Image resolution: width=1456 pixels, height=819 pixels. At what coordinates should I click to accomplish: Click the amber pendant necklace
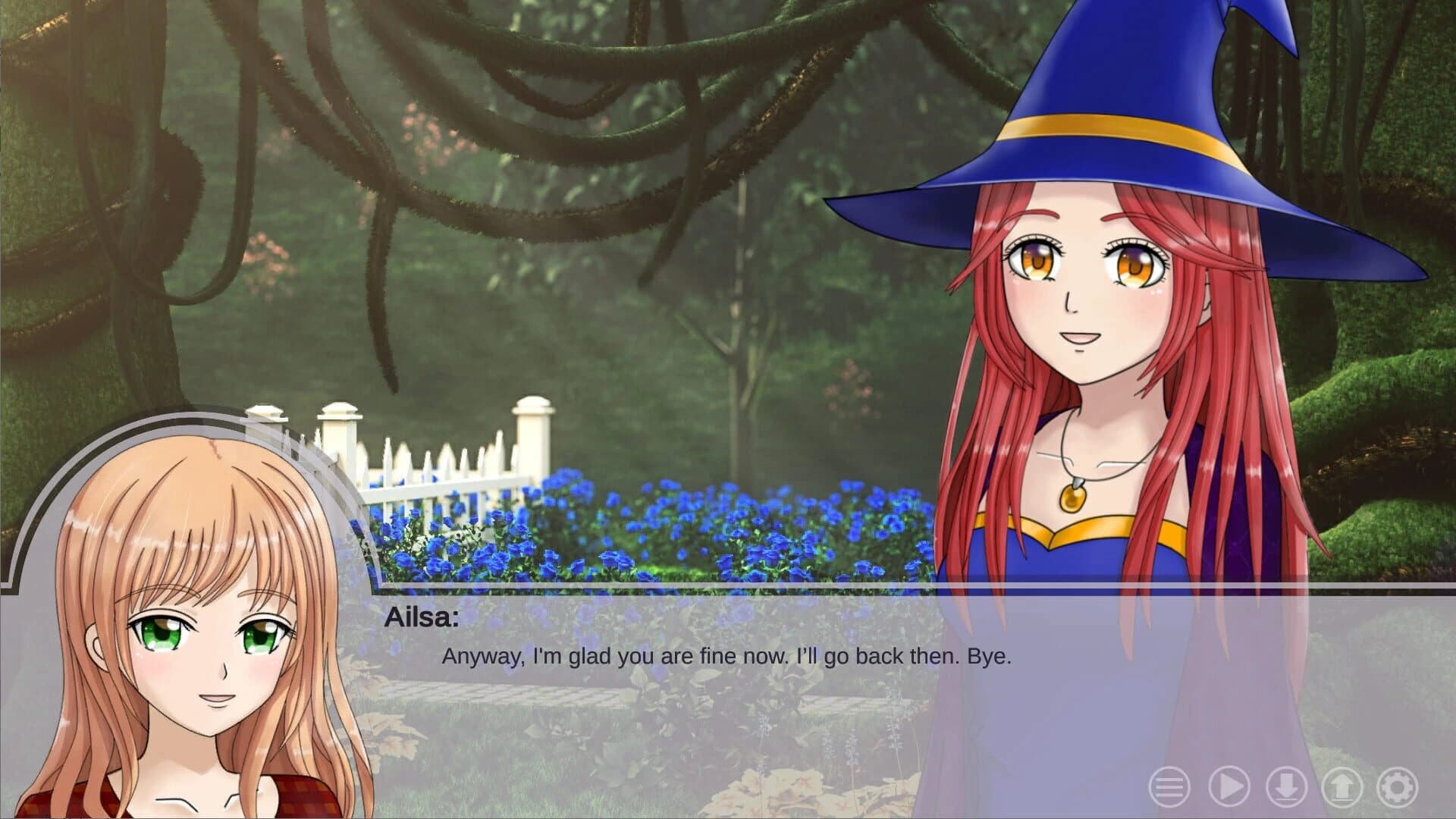tap(1073, 497)
